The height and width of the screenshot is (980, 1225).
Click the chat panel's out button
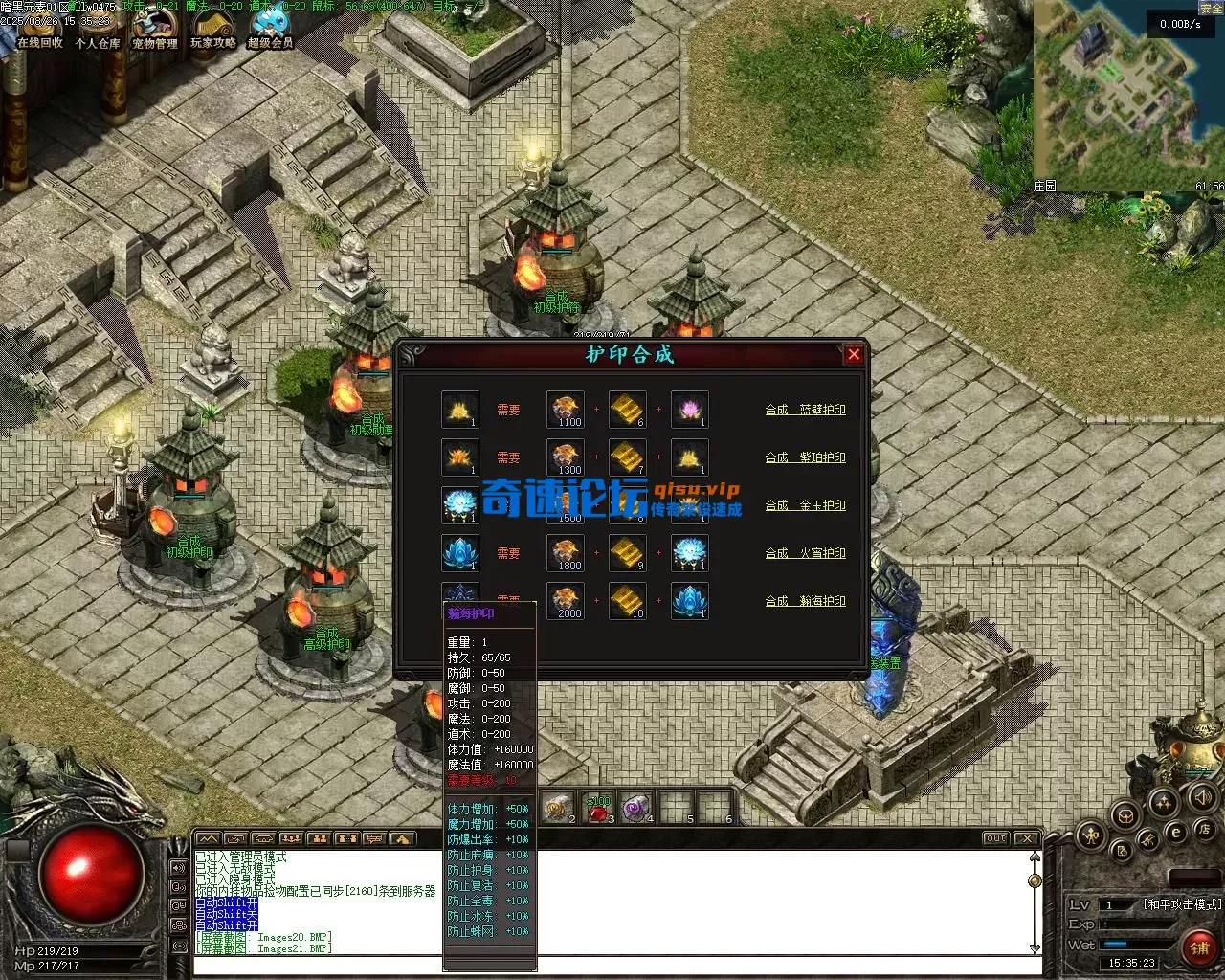click(x=996, y=838)
